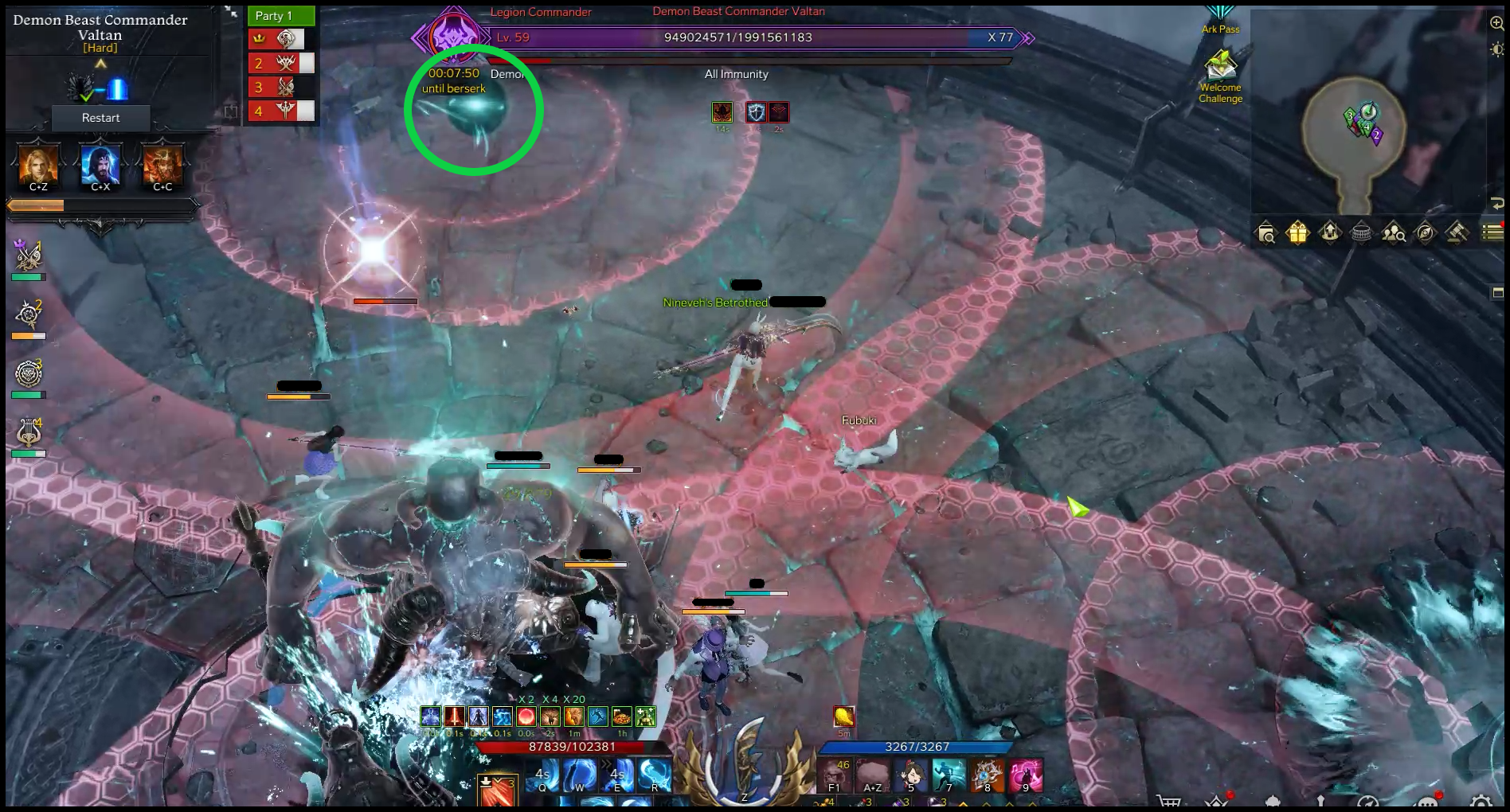Zoom in the minimap with the magnifier
This screenshot has width=1510, height=812.
click(1496, 23)
